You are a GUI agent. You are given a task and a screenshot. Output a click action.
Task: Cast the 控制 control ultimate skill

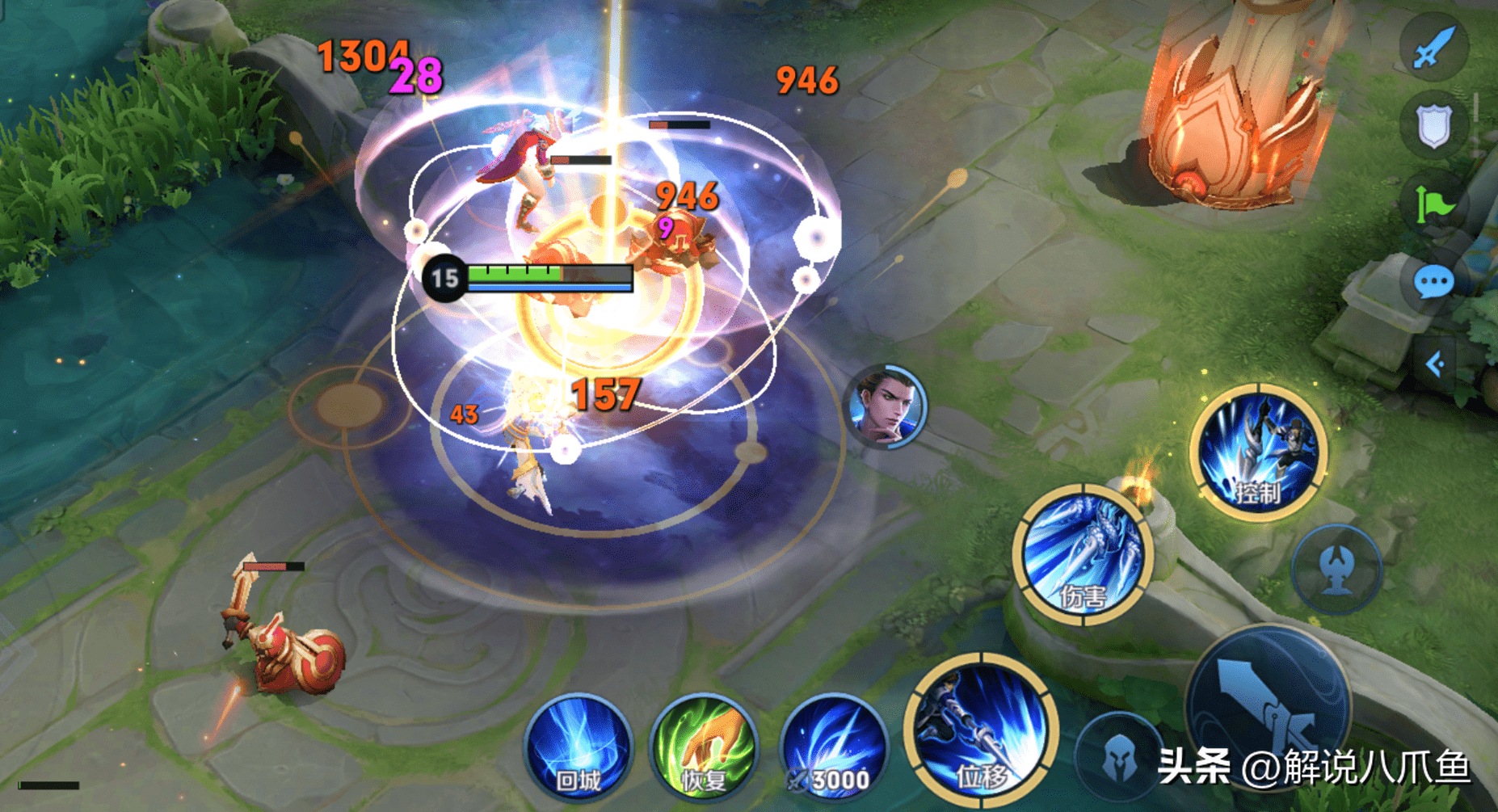(1258, 452)
